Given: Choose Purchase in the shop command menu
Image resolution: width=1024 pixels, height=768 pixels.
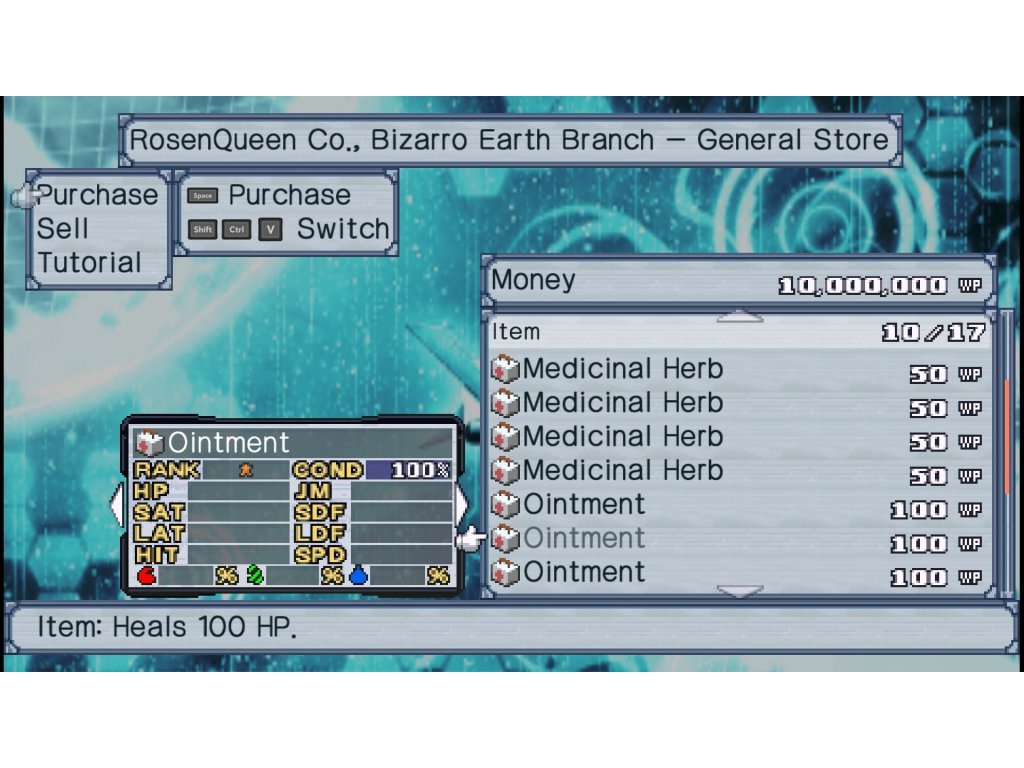Looking at the screenshot, I should (97, 195).
